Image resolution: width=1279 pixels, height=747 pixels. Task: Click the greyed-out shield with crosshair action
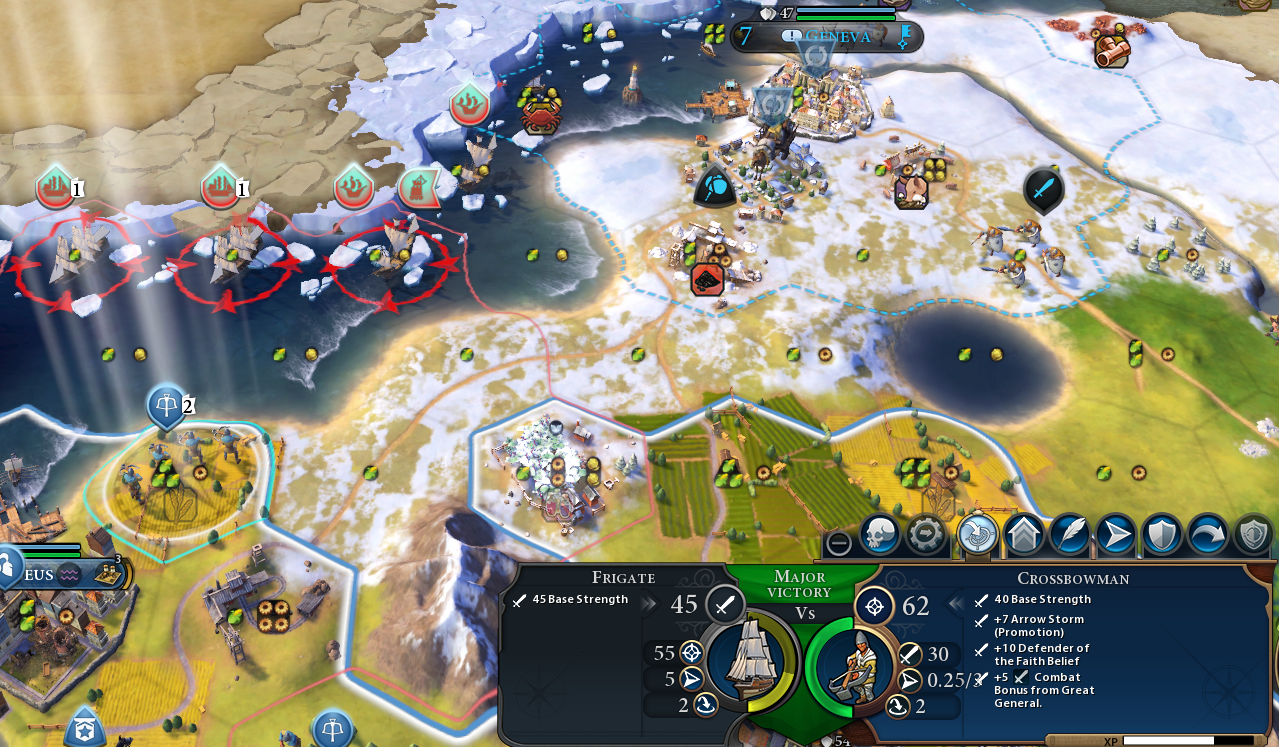(x=1254, y=535)
